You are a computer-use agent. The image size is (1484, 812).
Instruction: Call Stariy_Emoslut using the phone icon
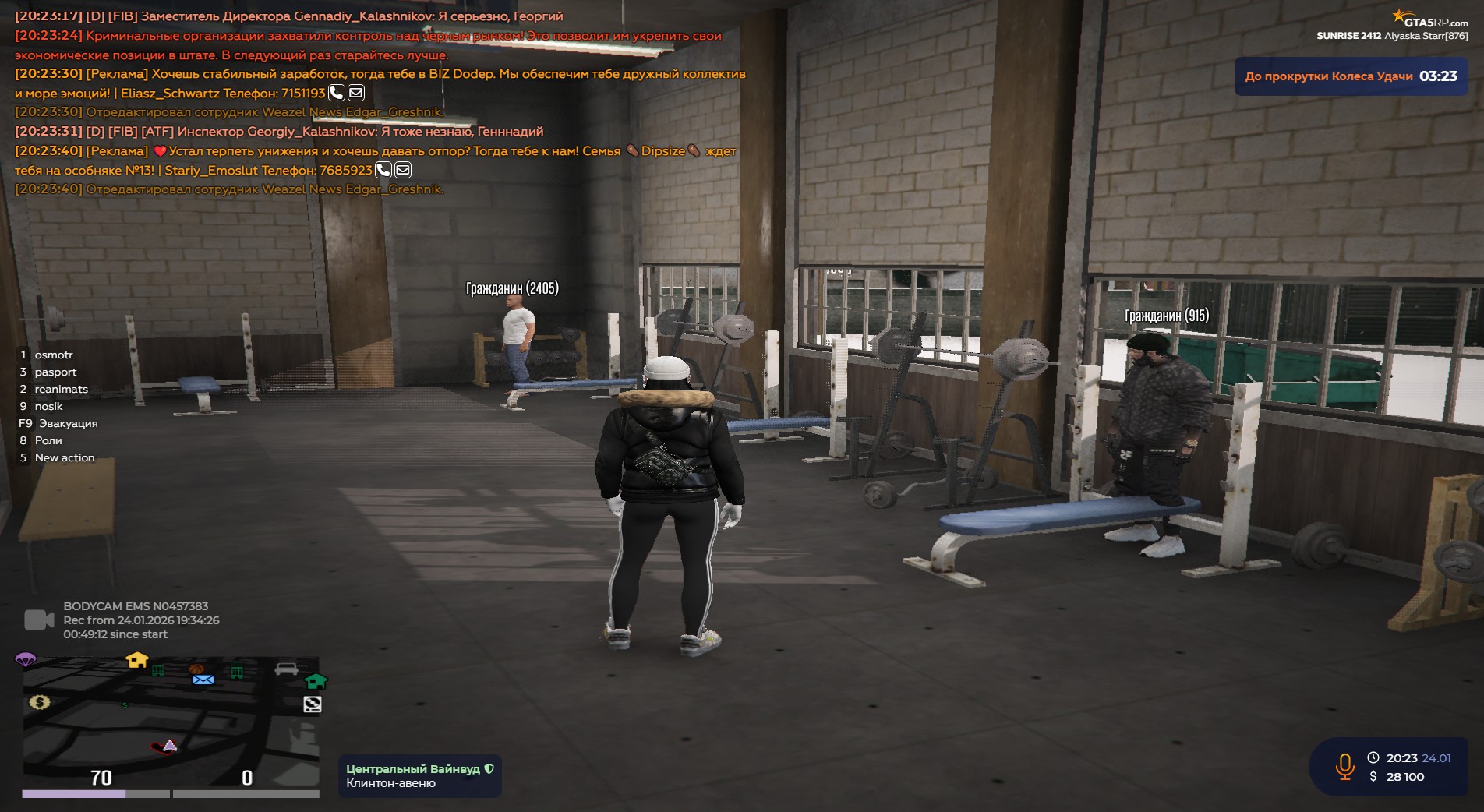[383, 170]
